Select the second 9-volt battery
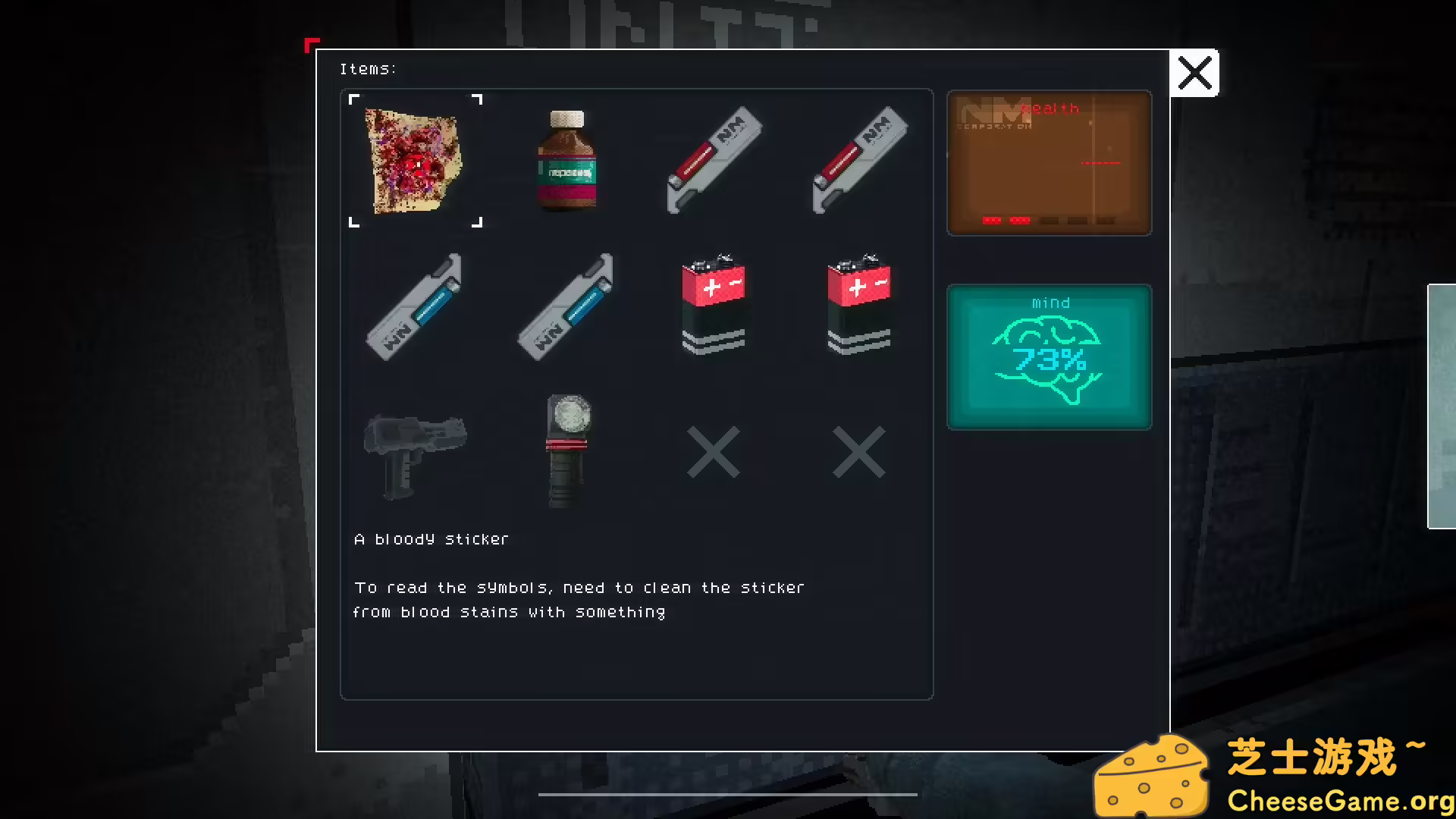The image size is (1456, 819). (859, 303)
